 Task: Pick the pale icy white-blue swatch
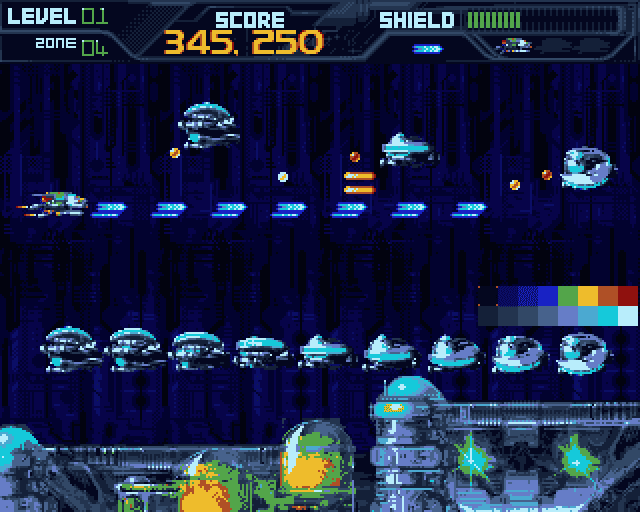point(628,316)
